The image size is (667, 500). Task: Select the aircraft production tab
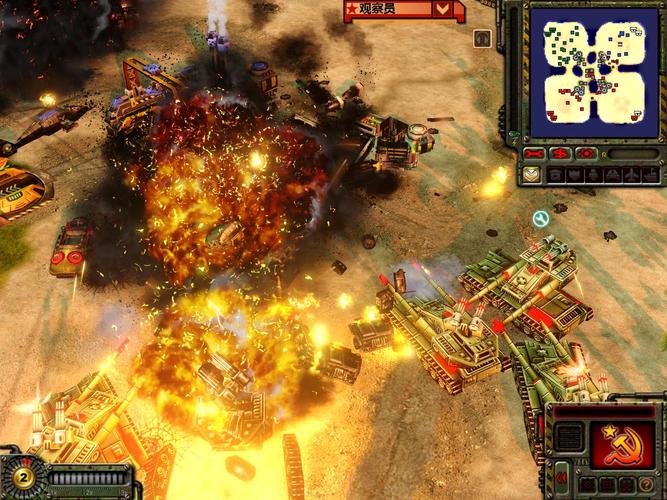(x=633, y=174)
